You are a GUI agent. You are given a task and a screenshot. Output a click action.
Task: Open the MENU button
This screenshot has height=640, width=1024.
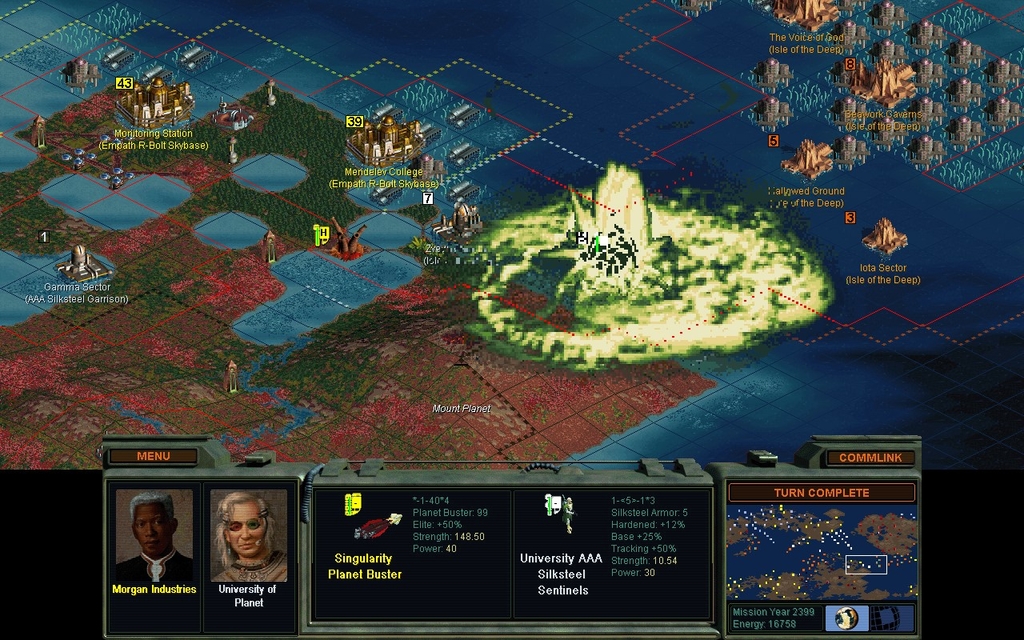153,456
